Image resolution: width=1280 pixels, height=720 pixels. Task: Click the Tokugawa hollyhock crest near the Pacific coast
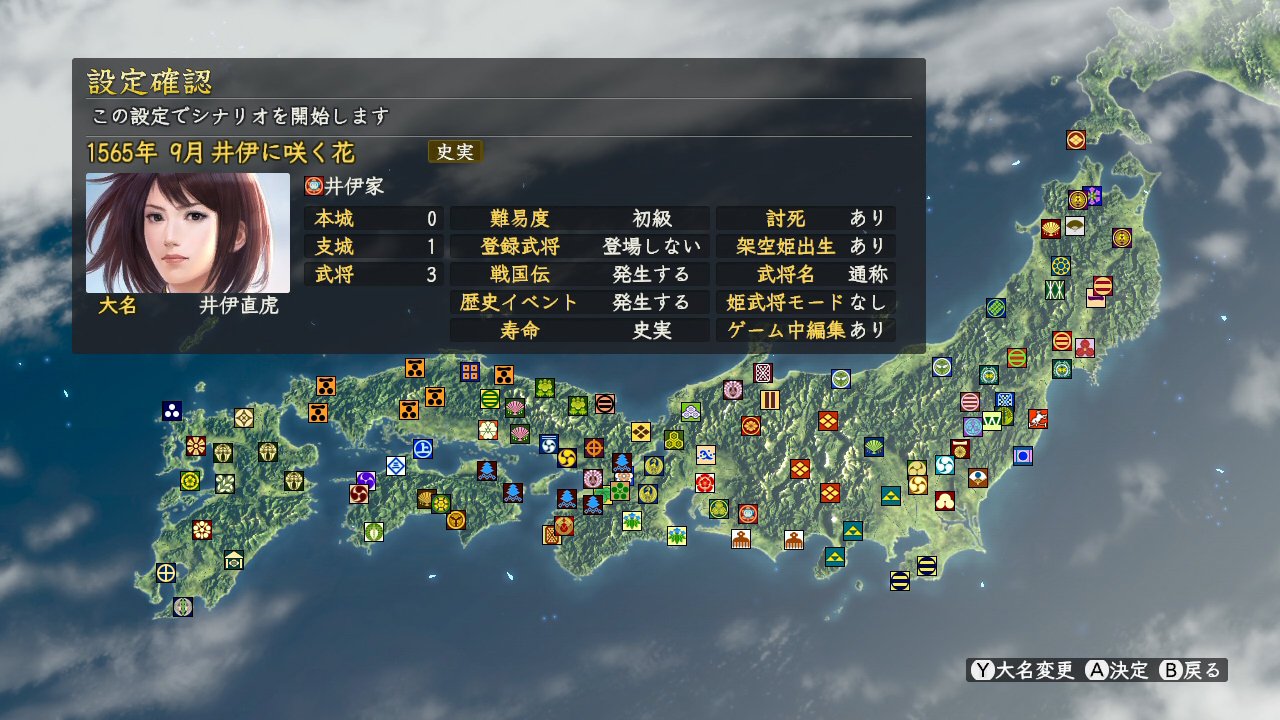(x=719, y=509)
